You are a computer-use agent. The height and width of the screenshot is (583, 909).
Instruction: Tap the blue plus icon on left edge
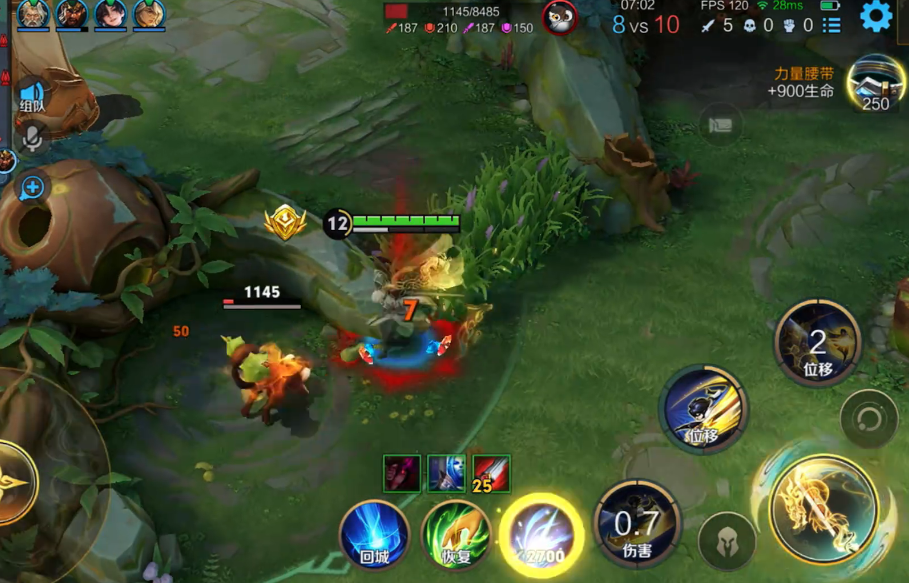32,187
